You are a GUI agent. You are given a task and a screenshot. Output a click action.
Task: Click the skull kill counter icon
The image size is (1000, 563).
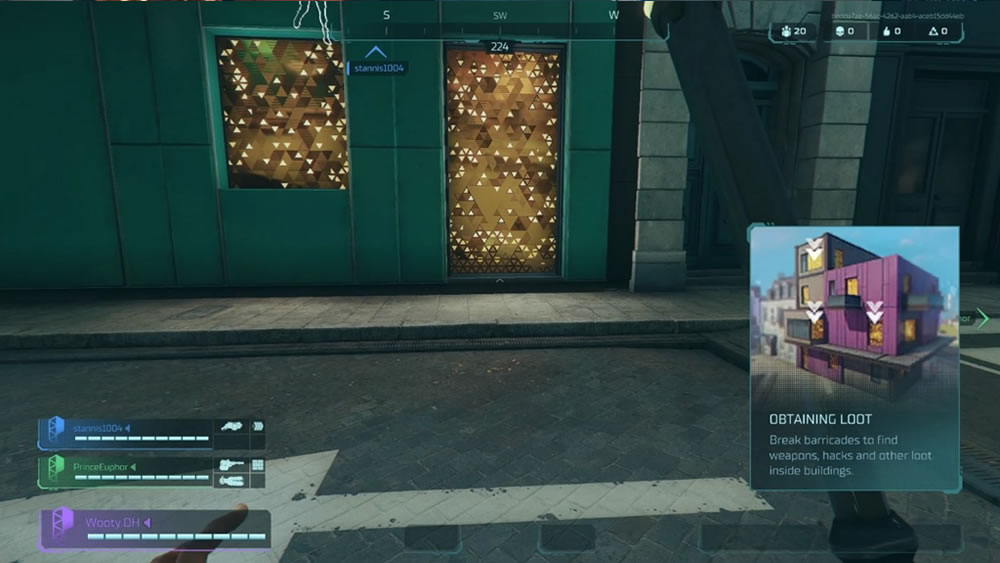pyautogui.click(x=840, y=32)
